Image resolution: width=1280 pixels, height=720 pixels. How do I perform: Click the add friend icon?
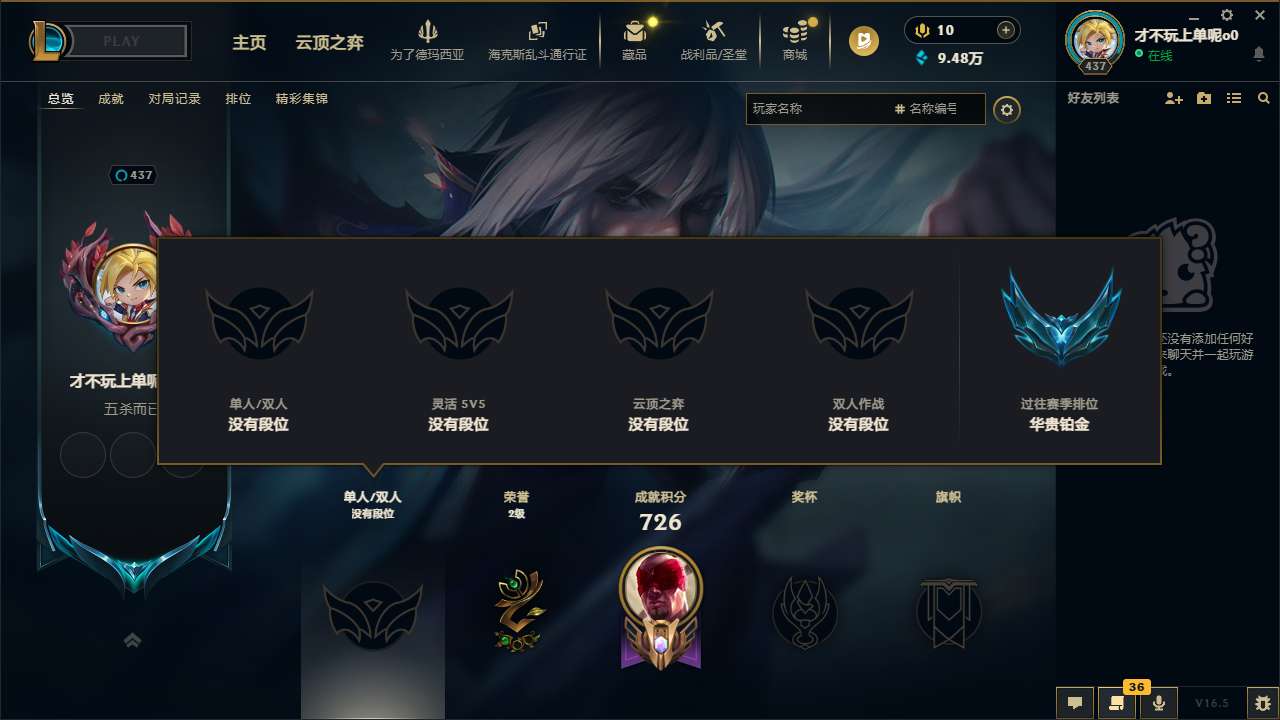1172,98
